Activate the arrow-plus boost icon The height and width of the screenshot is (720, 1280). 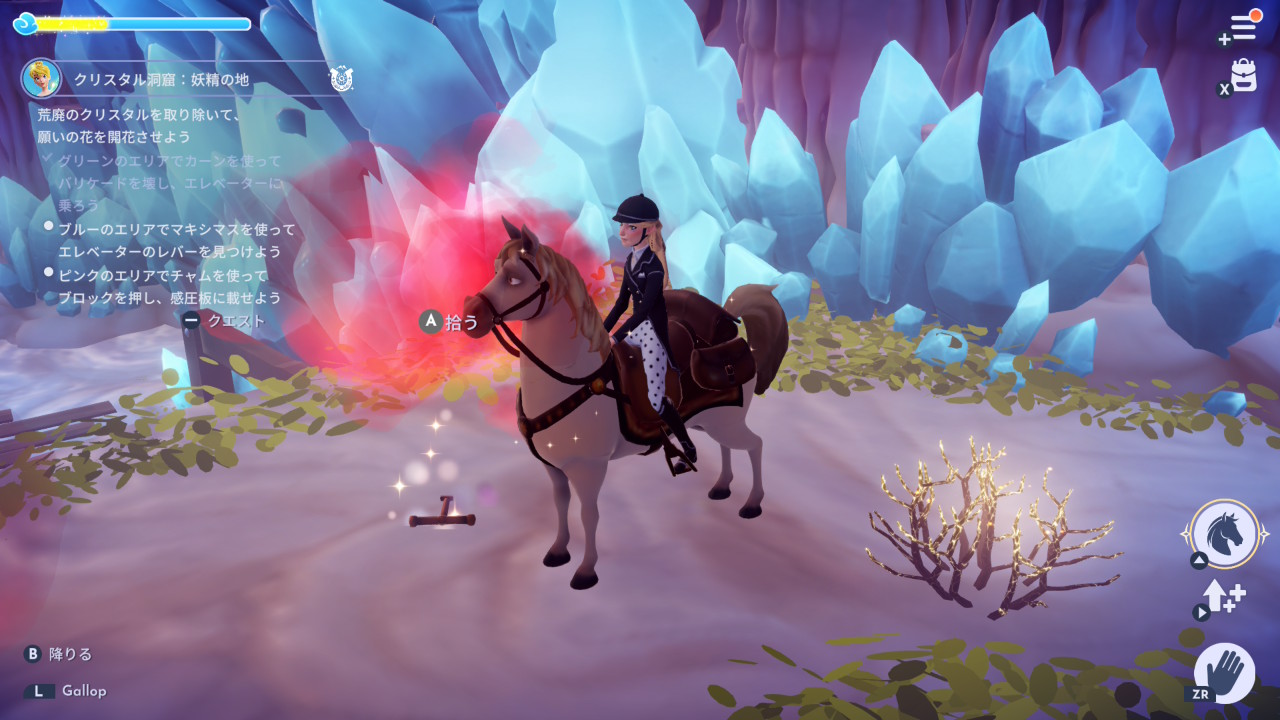[1223, 597]
